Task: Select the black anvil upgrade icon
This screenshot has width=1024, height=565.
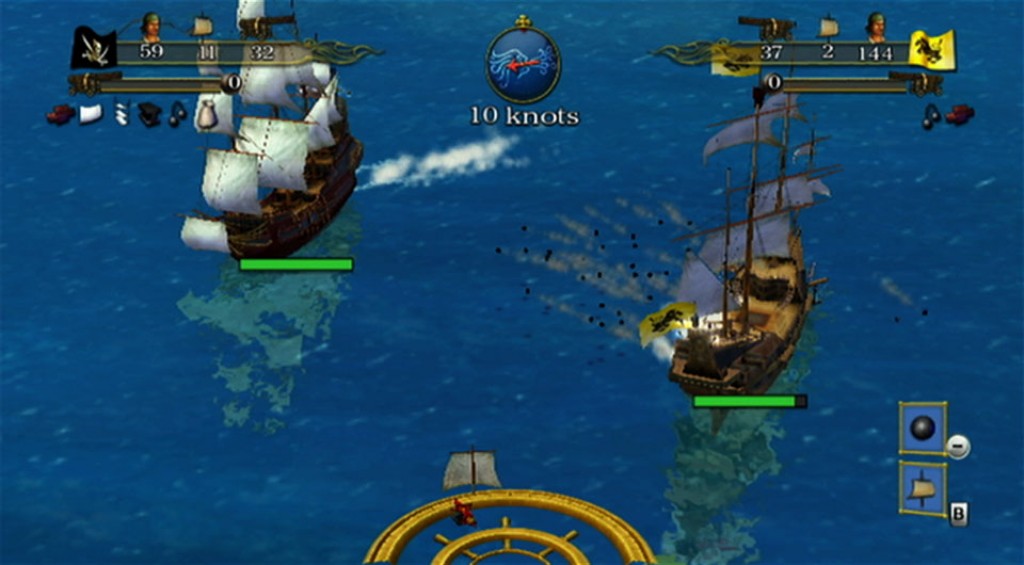Action: [149, 115]
